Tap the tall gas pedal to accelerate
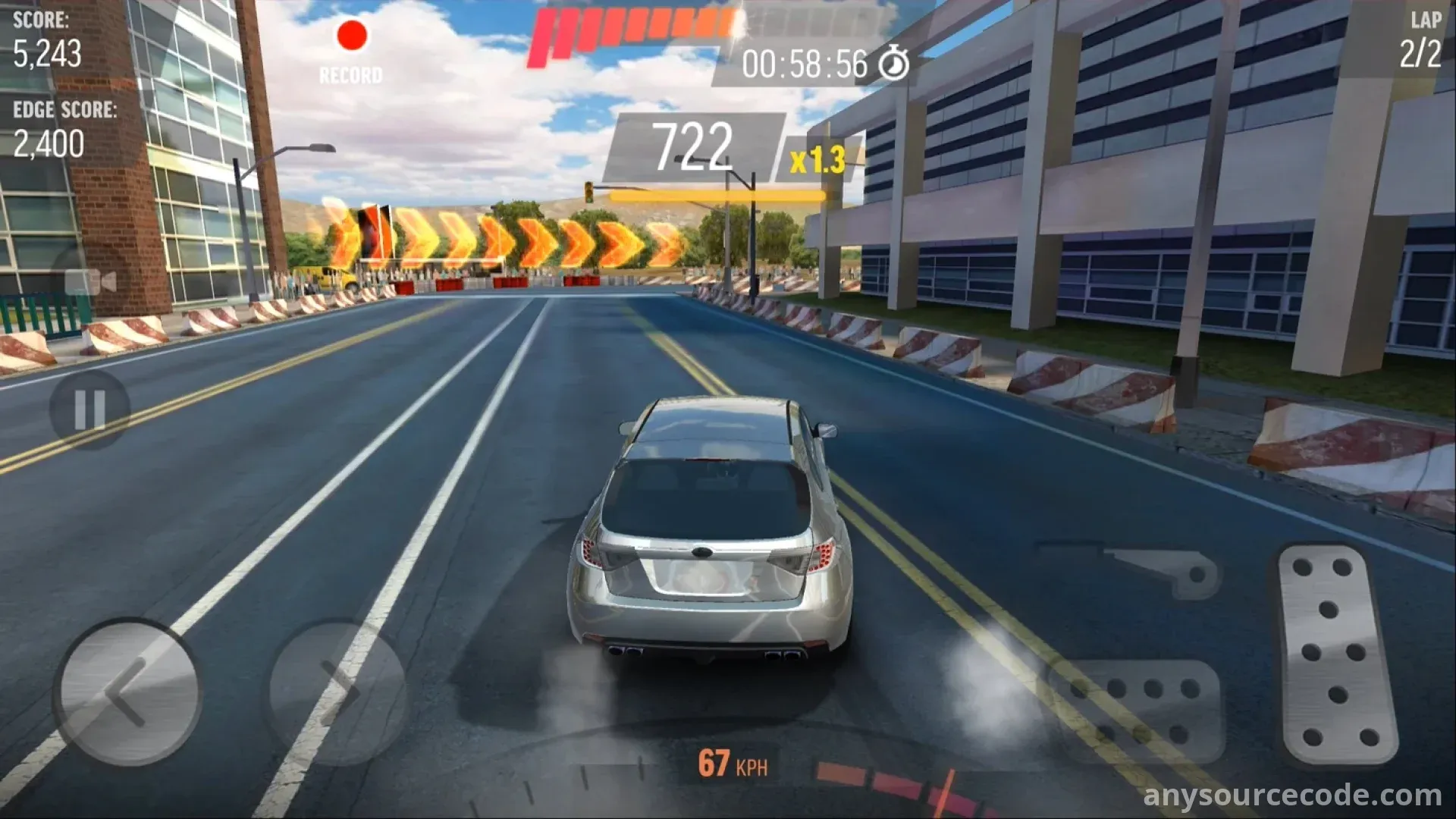 click(1336, 654)
